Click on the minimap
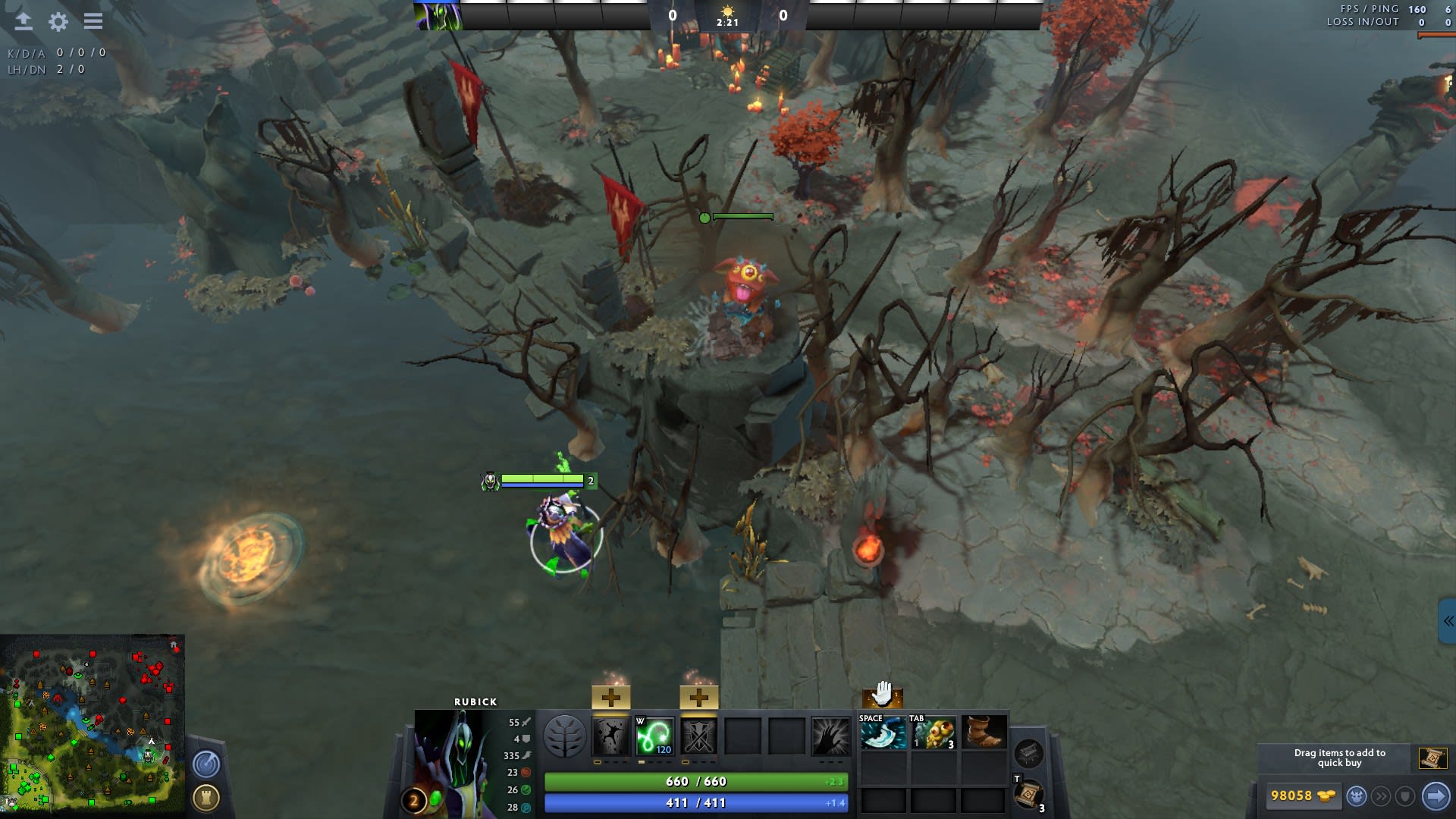 (93, 725)
